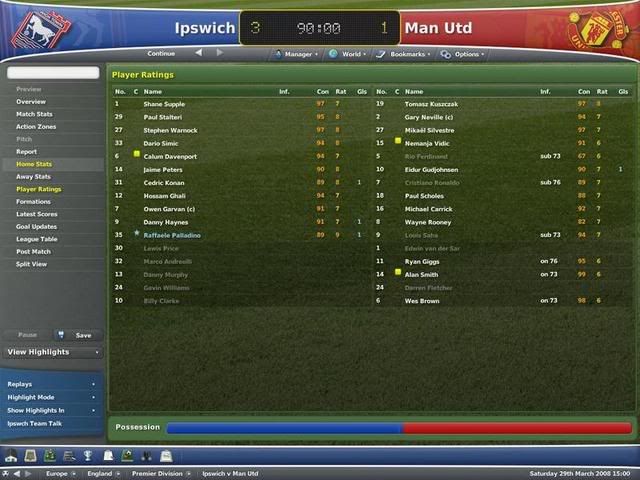Continue to the next screen
Screen dimensions: 640x480
point(161,53)
